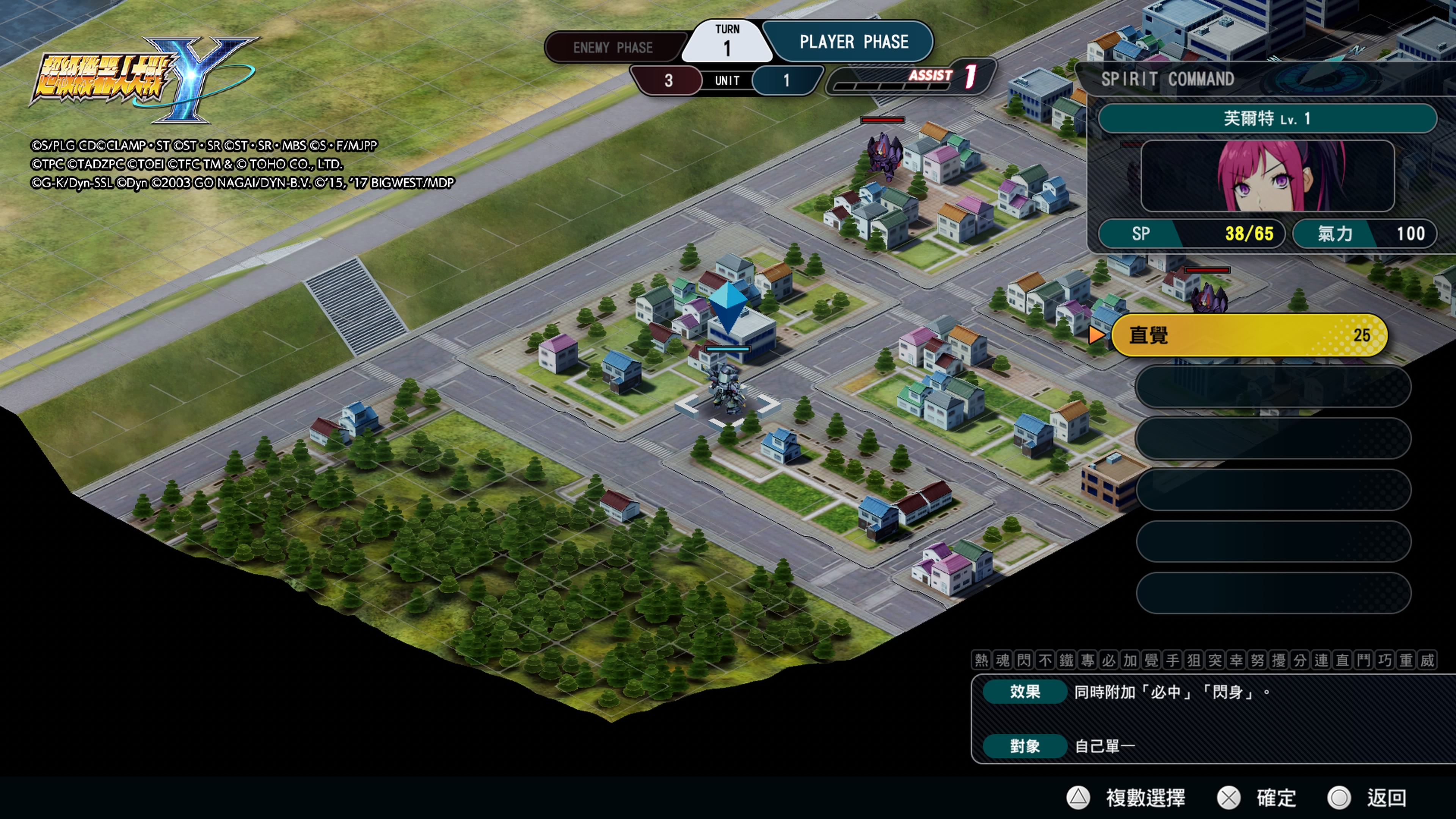Click the pink-haired pilot portrait
Image resolution: width=1456 pixels, height=819 pixels.
pyautogui.click(x=1267, y=176)
